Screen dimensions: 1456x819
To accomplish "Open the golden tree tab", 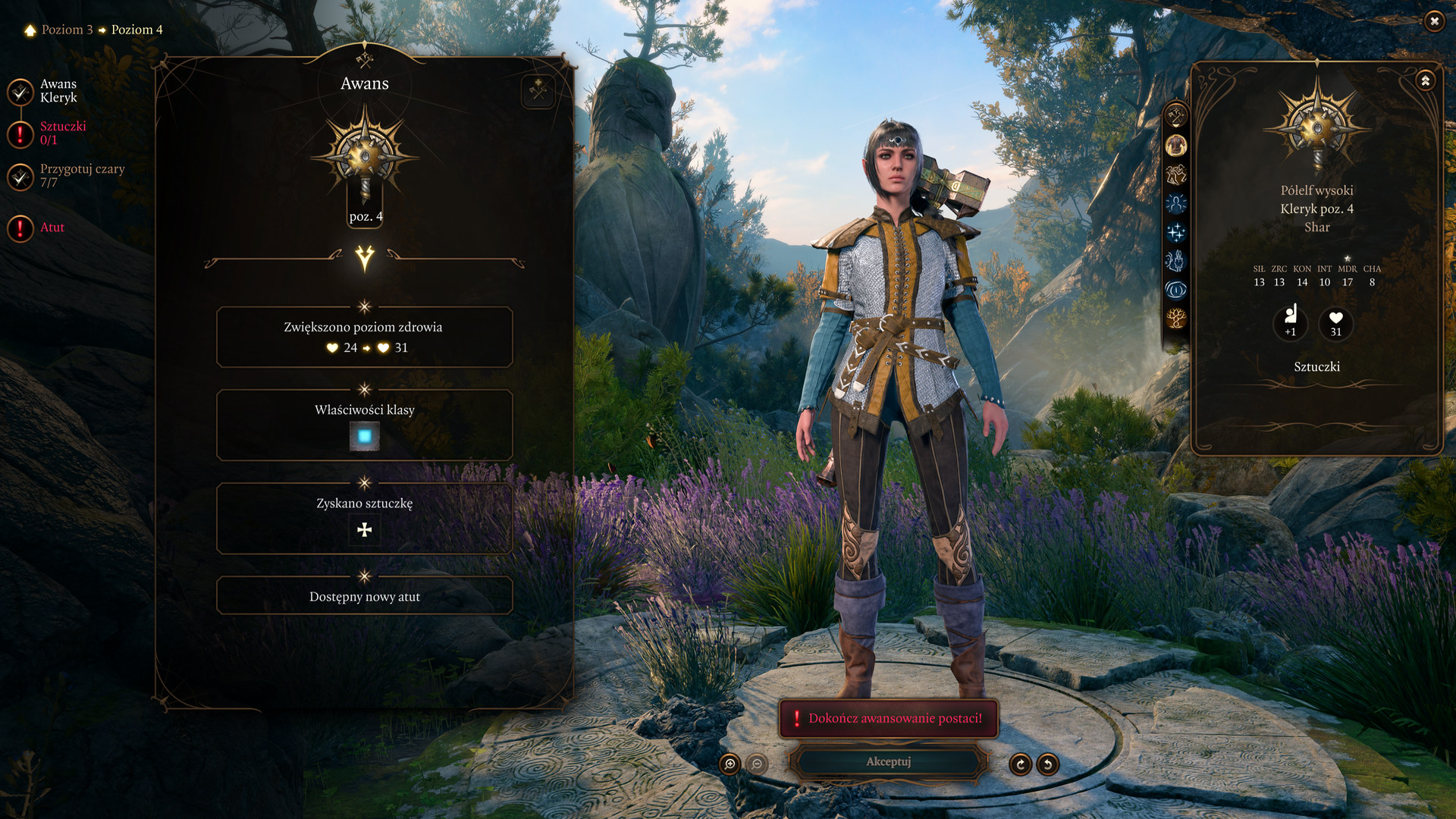I will coord(1175,318).
